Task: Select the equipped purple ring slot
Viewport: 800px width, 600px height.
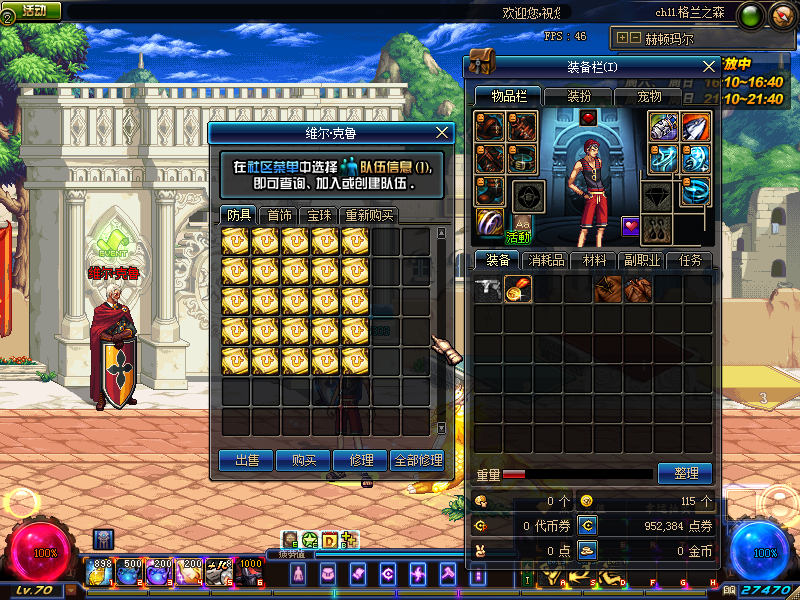Action: coord(490,221)
